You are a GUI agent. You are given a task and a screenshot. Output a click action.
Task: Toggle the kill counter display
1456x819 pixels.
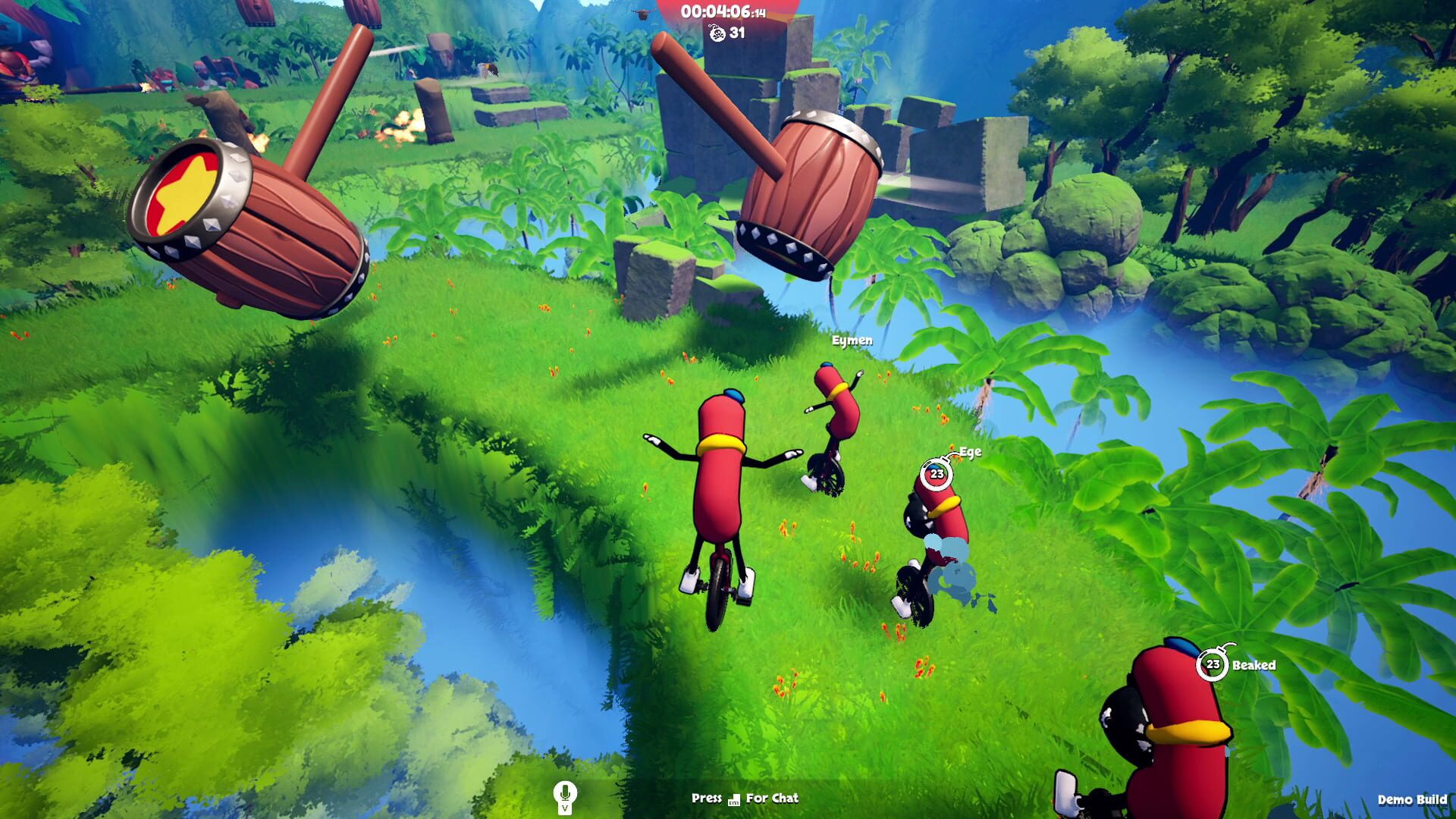[726, 33]
